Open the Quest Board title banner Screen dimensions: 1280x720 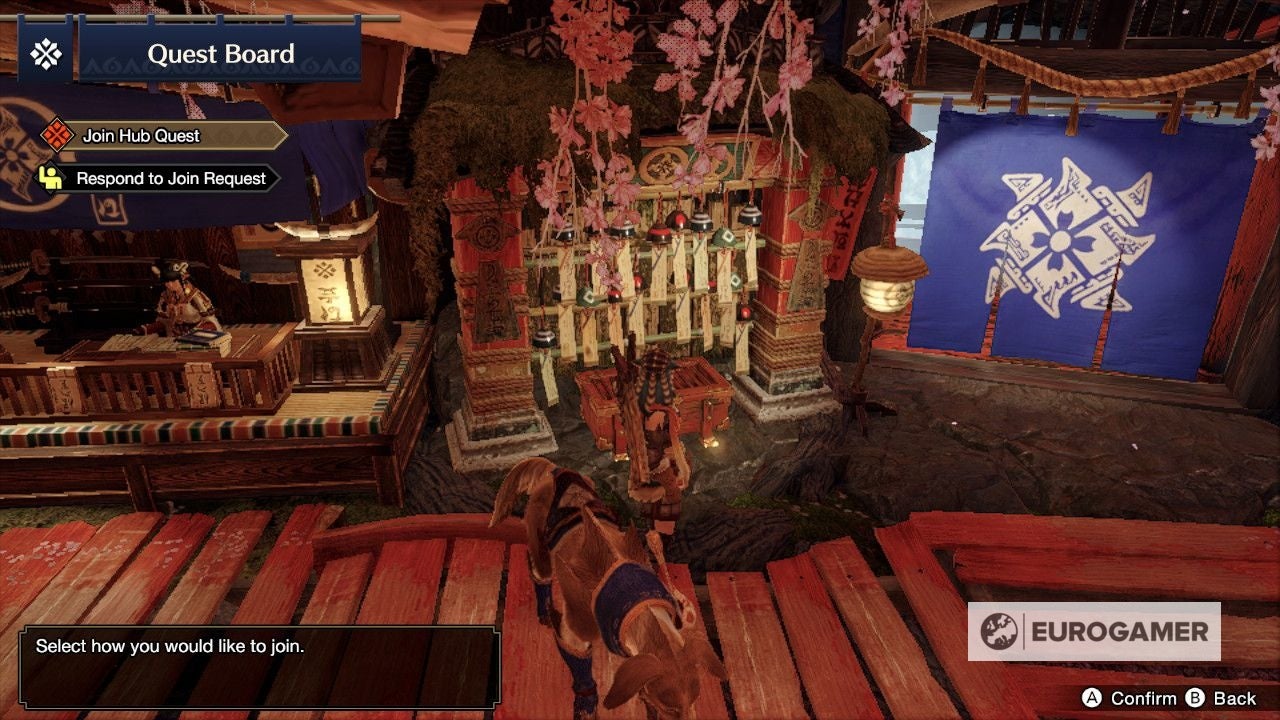click(x=220, y=53)
